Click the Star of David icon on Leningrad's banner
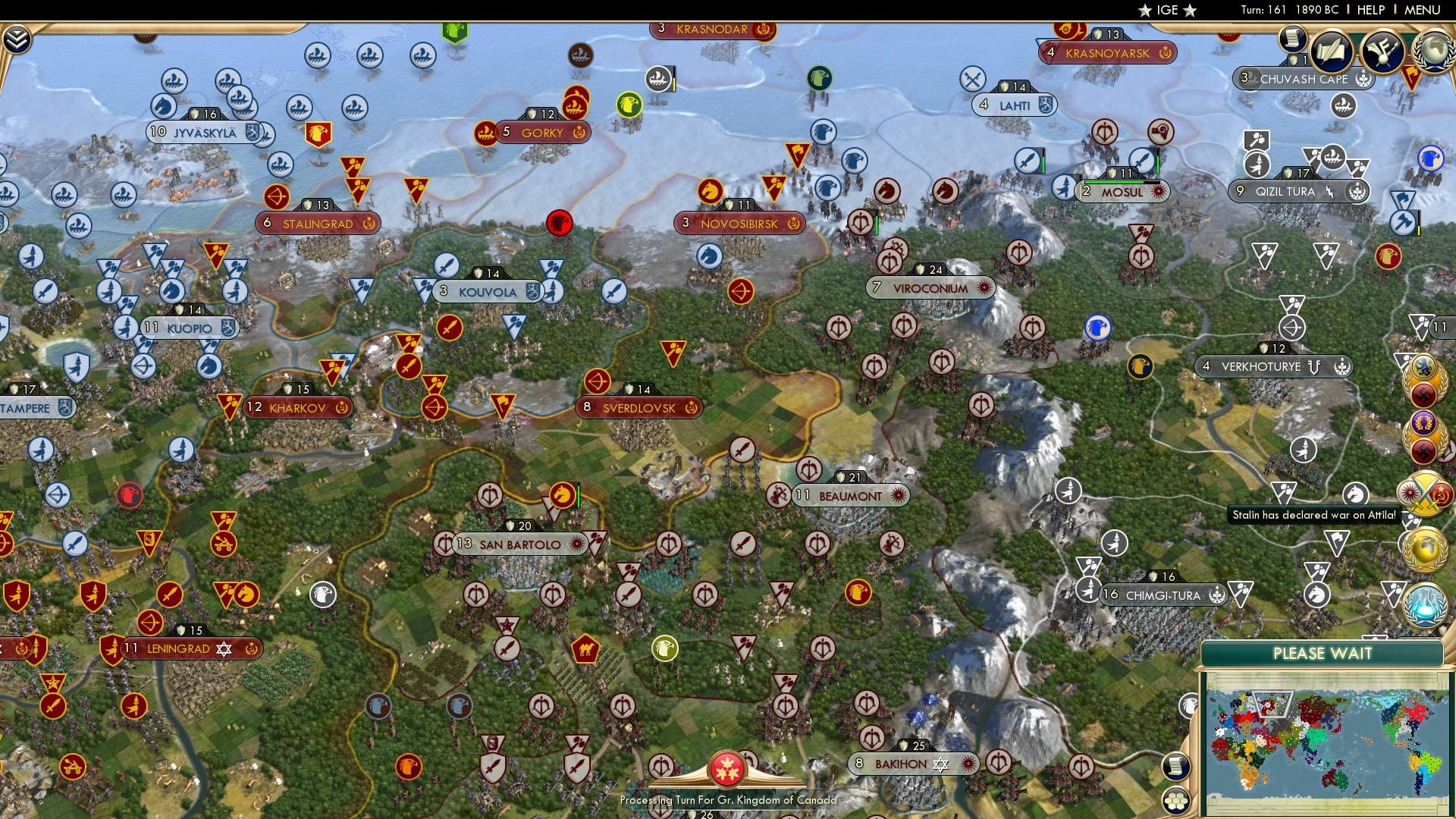This screenshot has height=819, width=1456. [224, 648]
